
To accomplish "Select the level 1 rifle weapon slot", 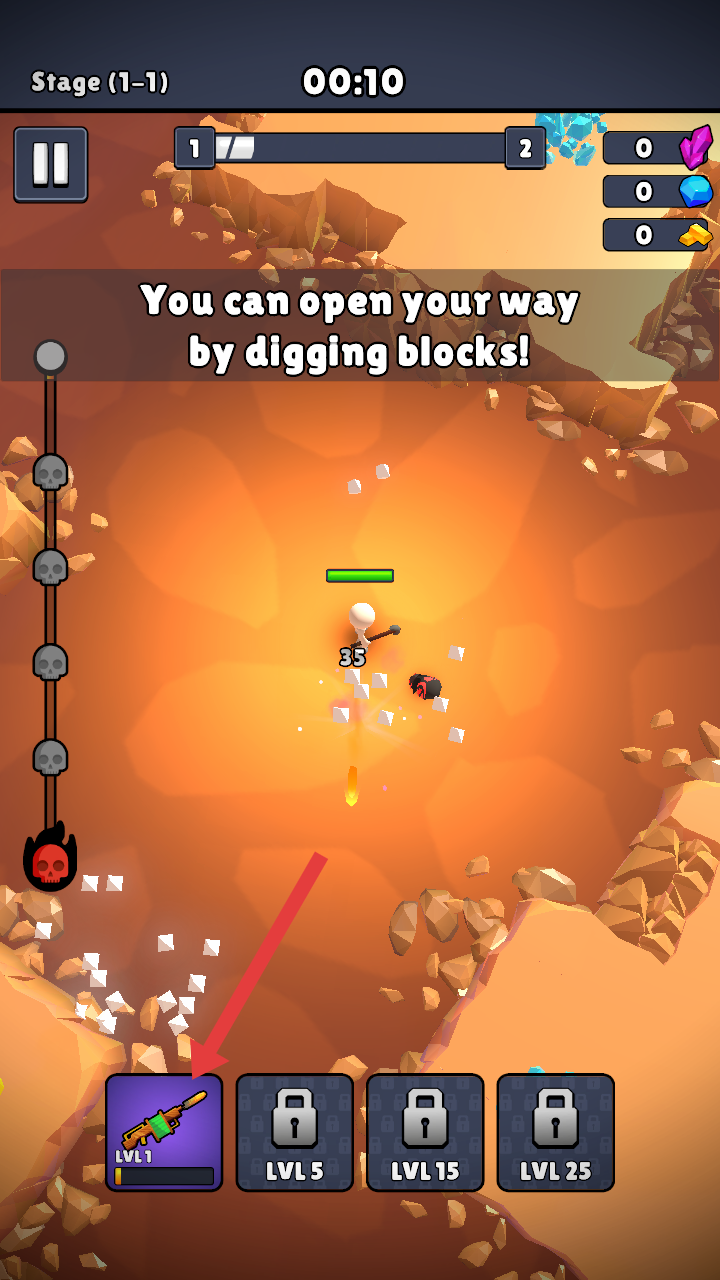I will click(164, 1132).
